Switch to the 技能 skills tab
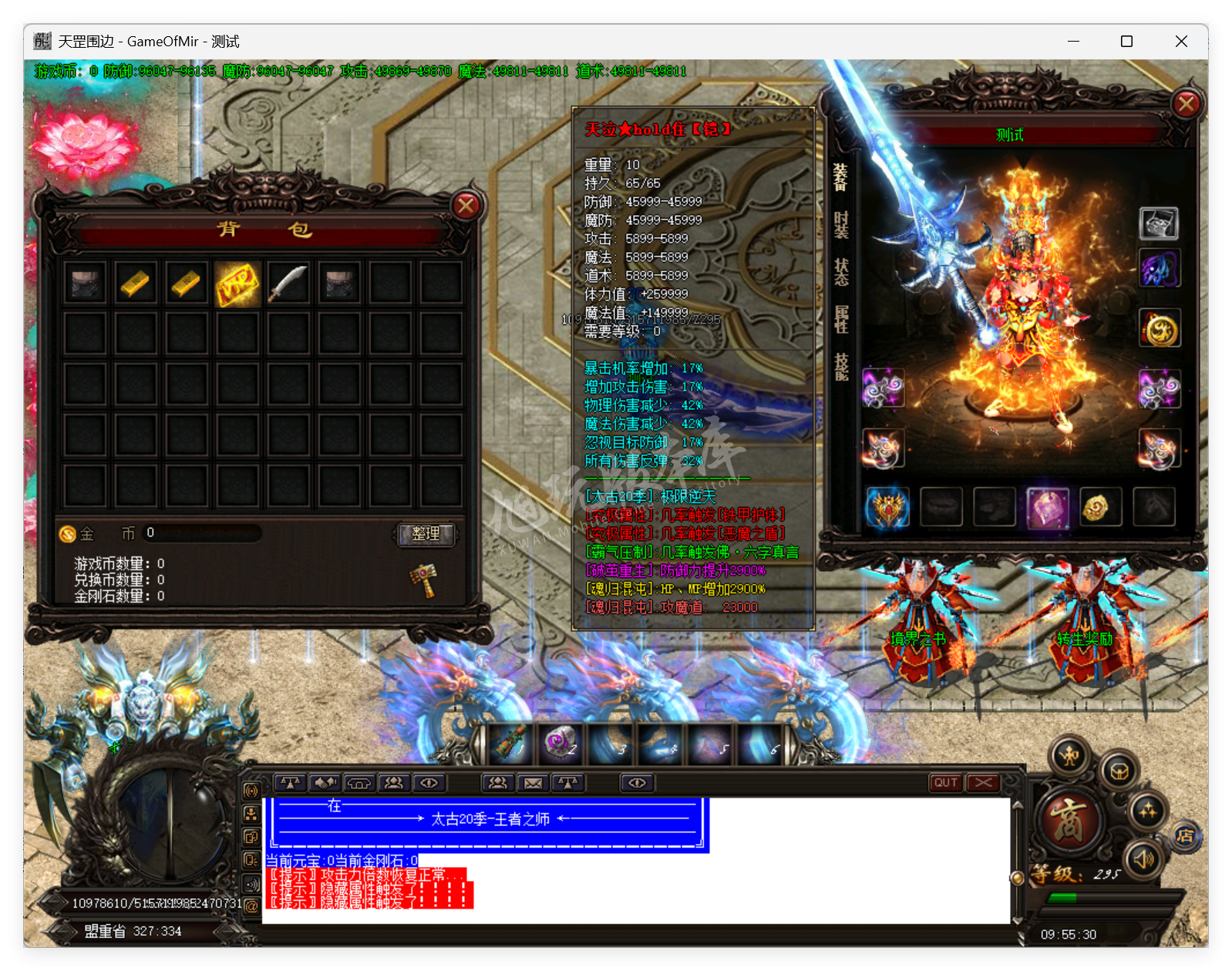1232x971 pixels. pyautogui.click(x=841, y=366)
